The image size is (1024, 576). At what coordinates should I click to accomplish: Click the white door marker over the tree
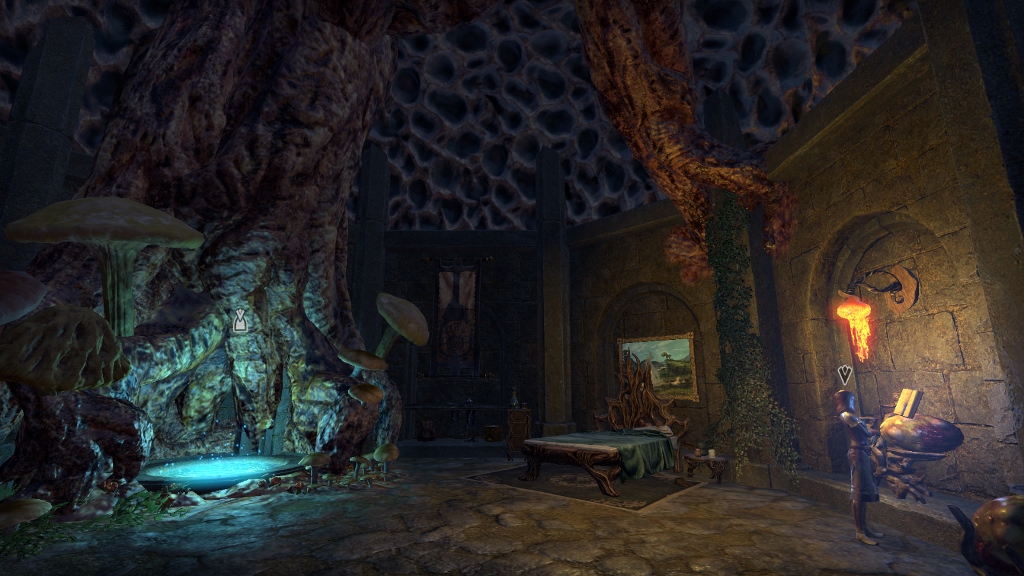pyautogui.click(x=240, y=320)
